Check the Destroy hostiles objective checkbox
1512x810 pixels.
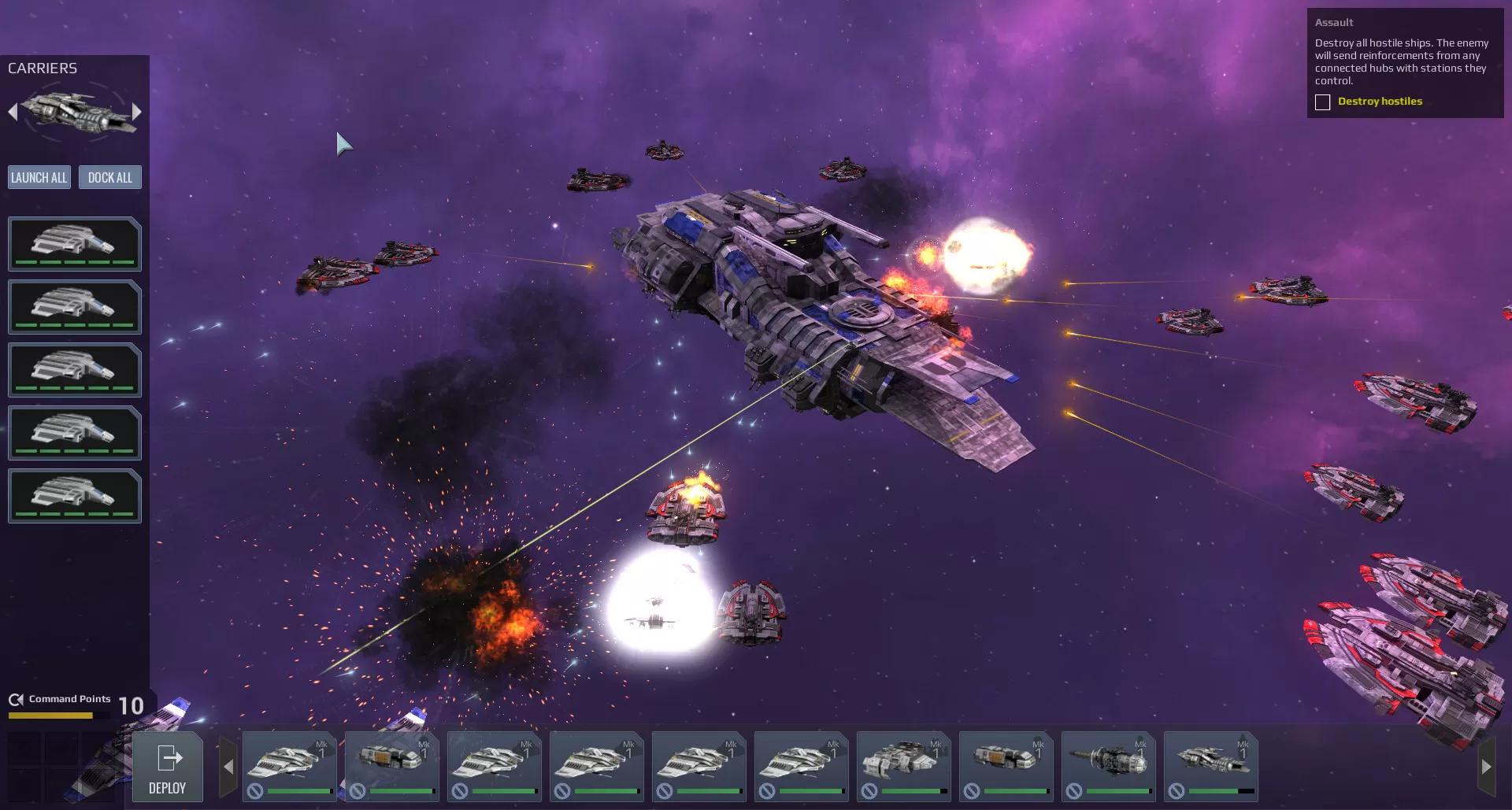[1321, 102]
